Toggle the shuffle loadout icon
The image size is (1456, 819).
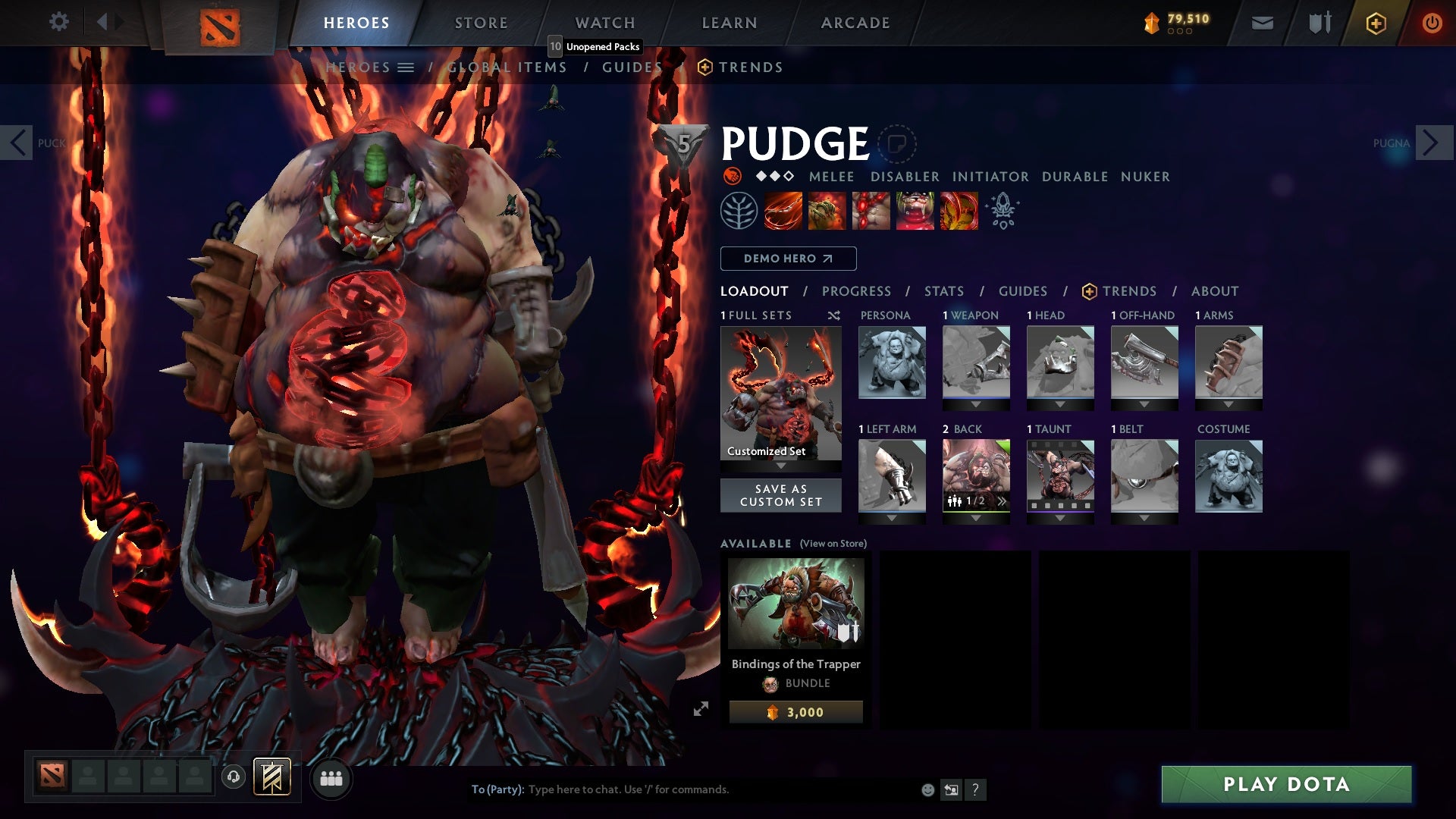pyautogui.click(x=833, y=315)
